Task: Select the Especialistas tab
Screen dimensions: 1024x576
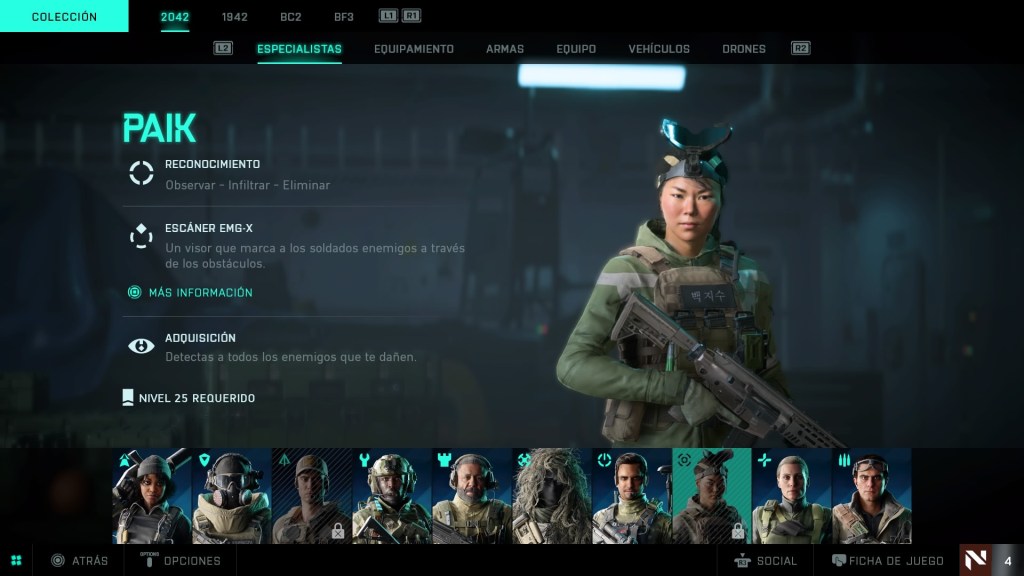Action: pyautogui.click(x=299, y=49)
